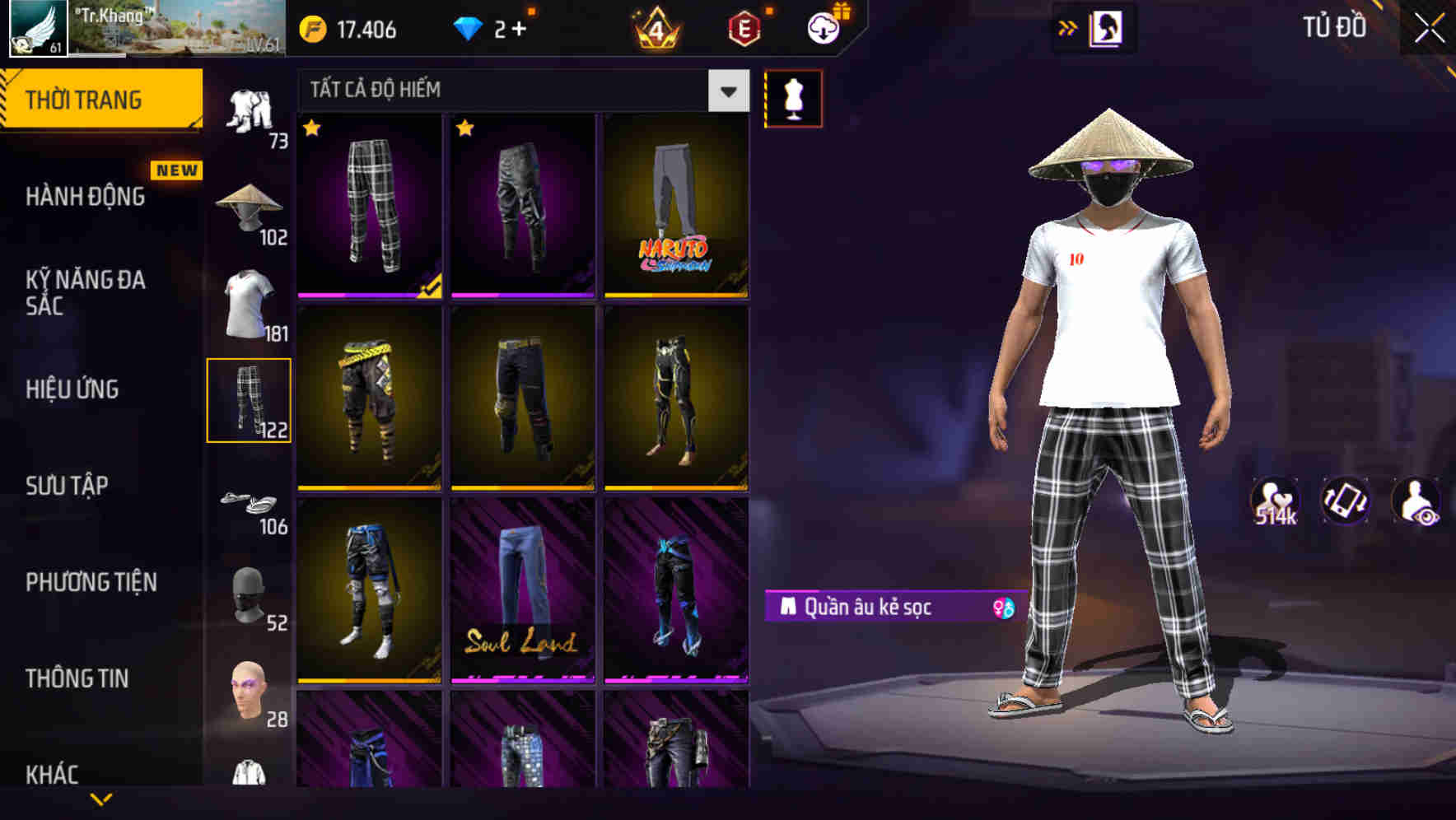Switch to the HÀNH ĐỘNG tab
The image size is (1456, 820).
pyautogui.click(x=84, y=198)
